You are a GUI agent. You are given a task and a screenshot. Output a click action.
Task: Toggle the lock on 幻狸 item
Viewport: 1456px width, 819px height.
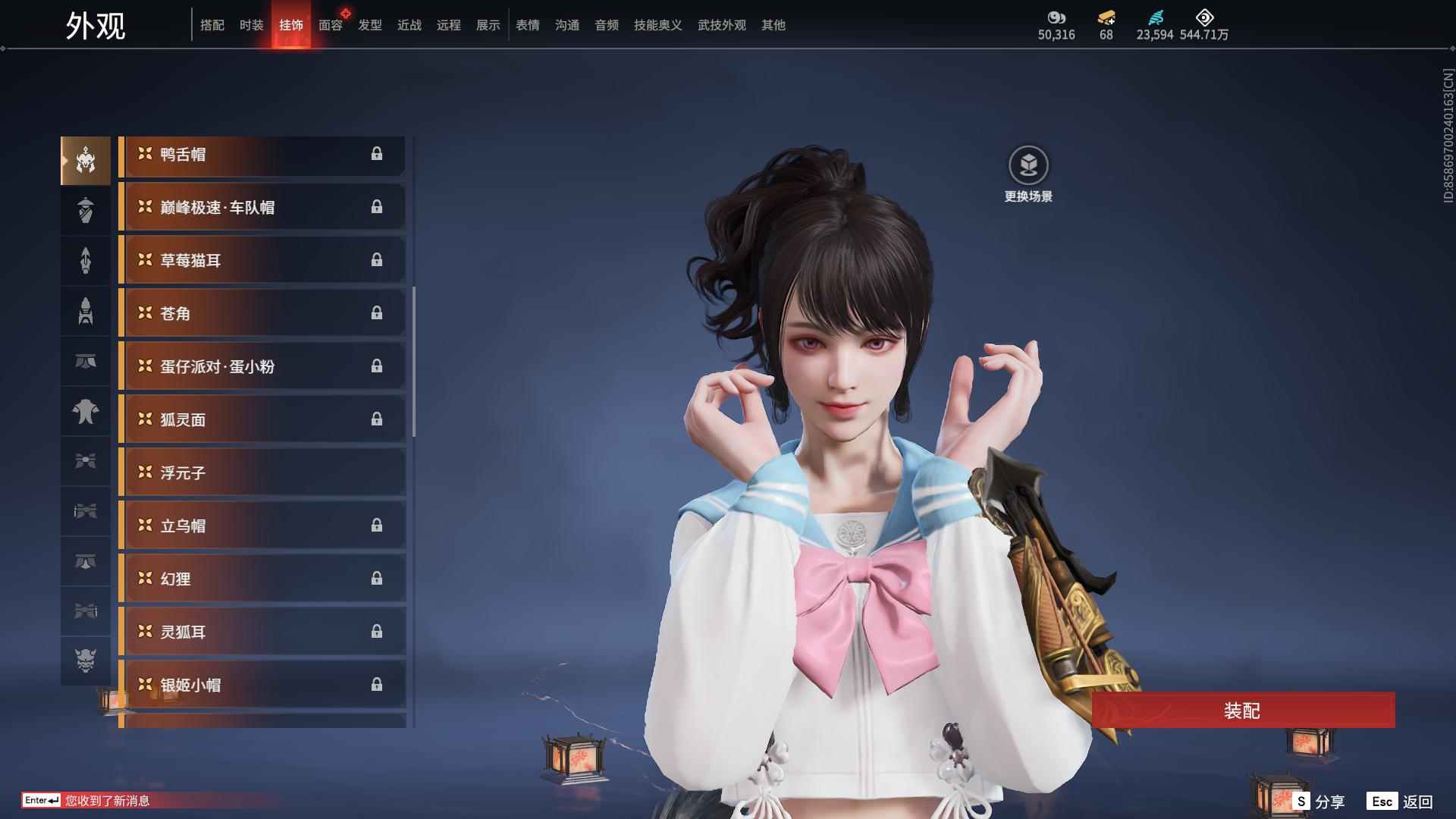pos(378,578)
